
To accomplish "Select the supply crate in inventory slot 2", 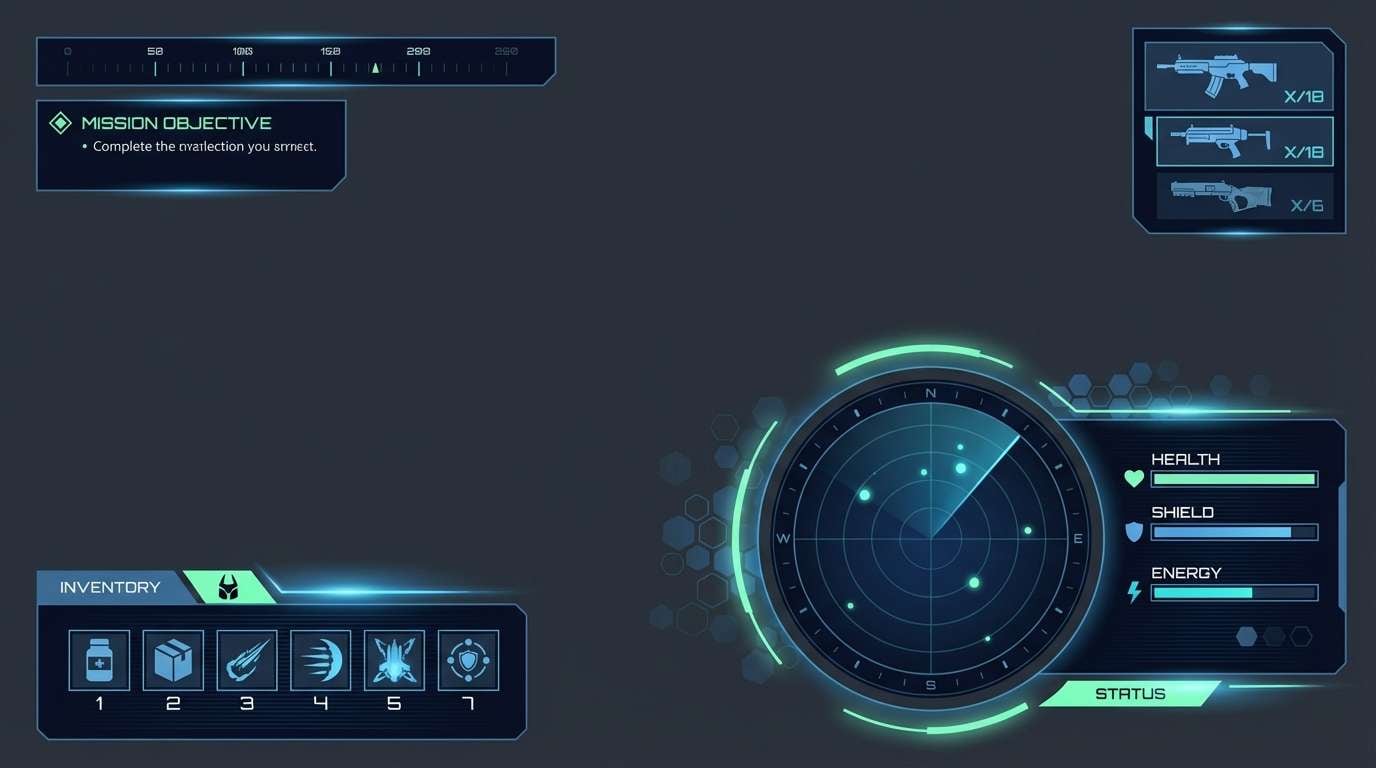I will coord(172,659).
